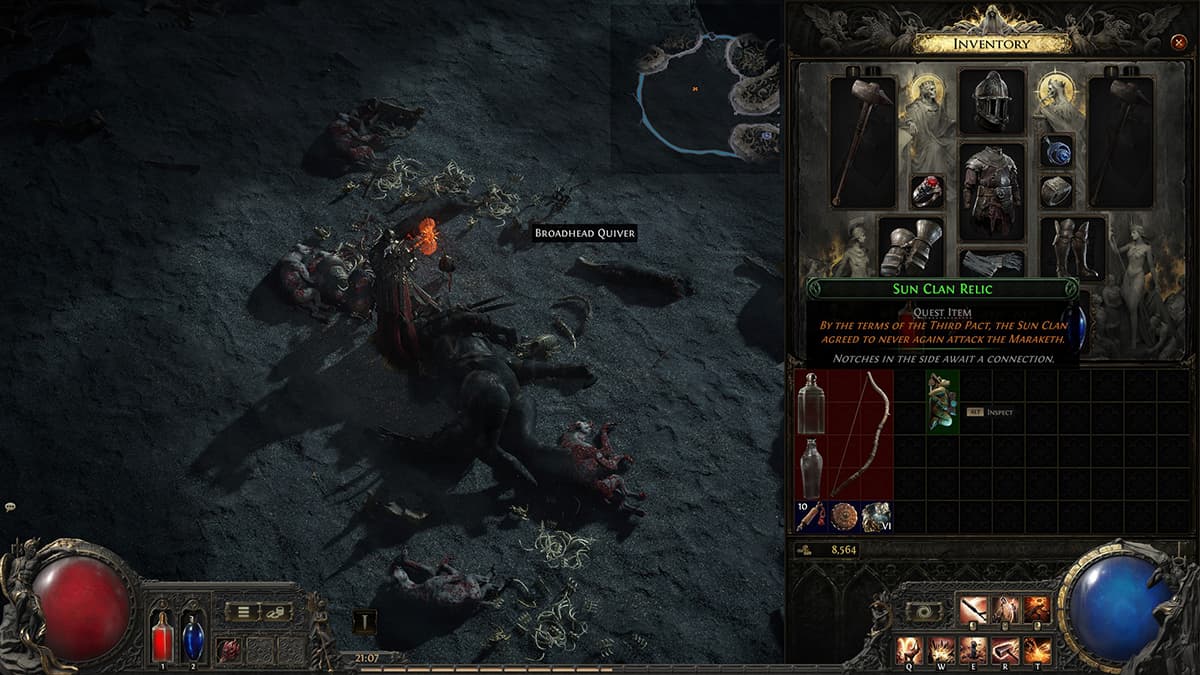Select the equipped boots slot
The width and height of the screenshot is (1200, 675).
tap(1072, 246)
